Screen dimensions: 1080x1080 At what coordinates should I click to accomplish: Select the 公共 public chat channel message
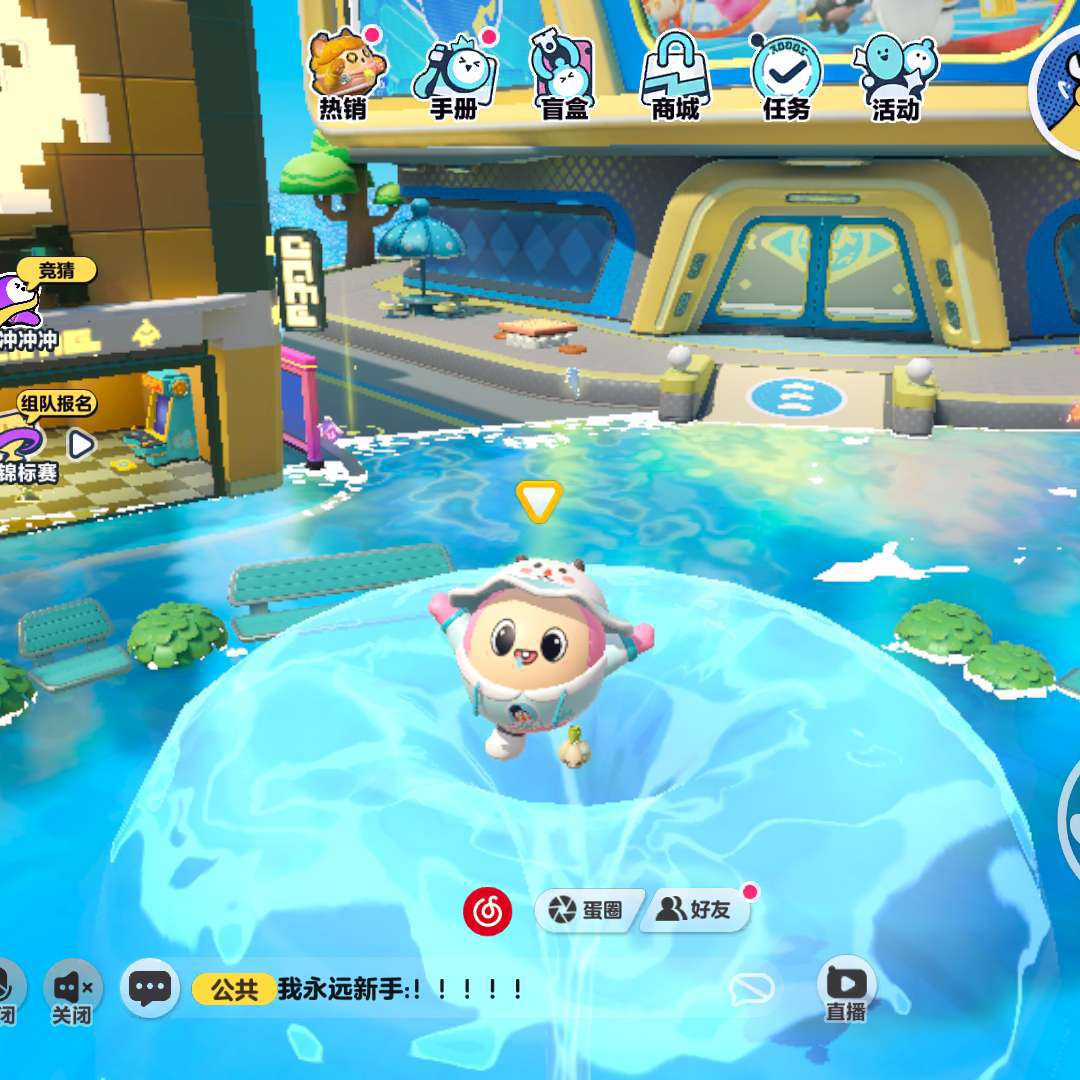[360, 990]
